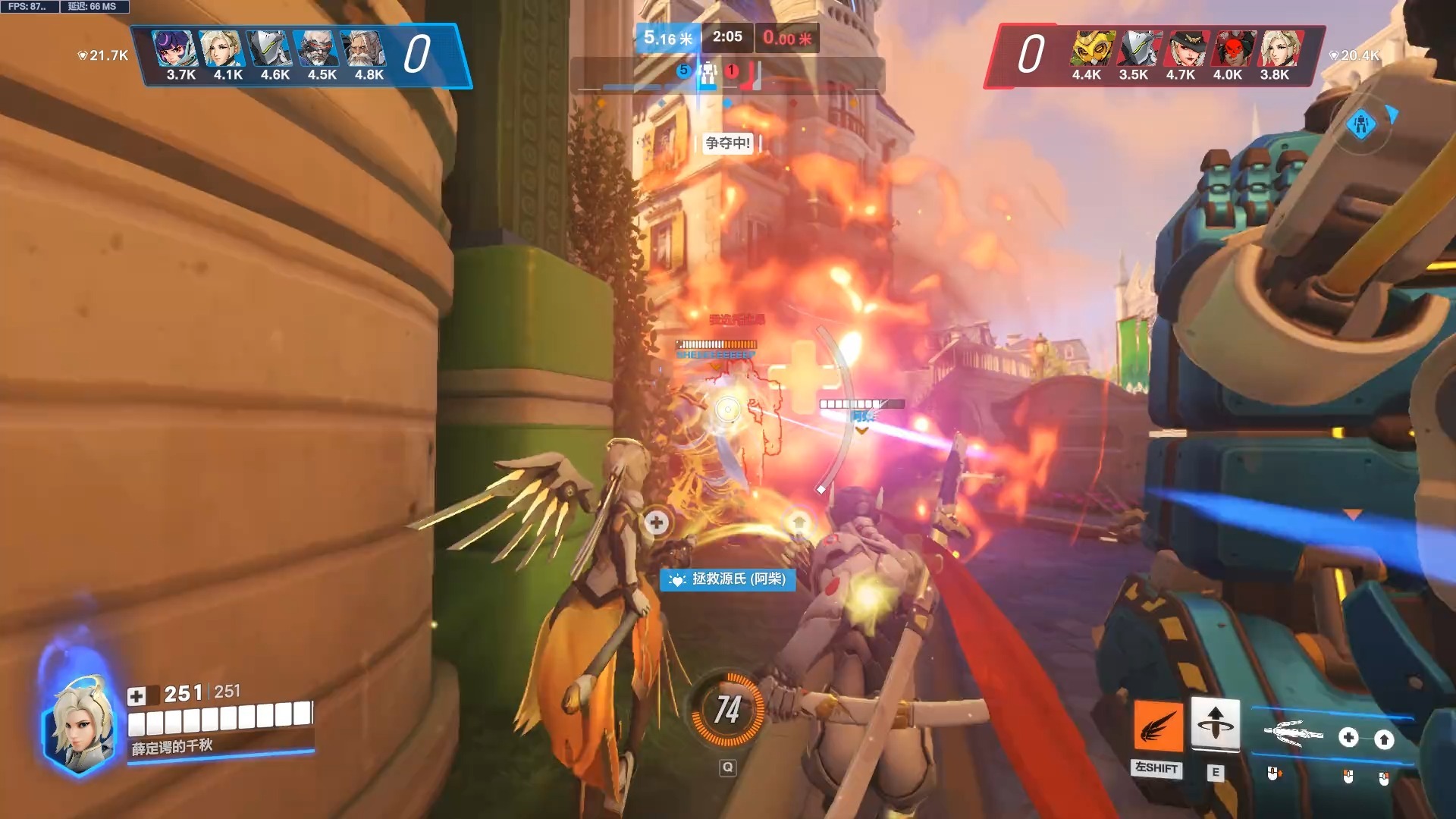Choose red team's Genji portrait
Screen dimensions: 1456x819
[1140, 49]
